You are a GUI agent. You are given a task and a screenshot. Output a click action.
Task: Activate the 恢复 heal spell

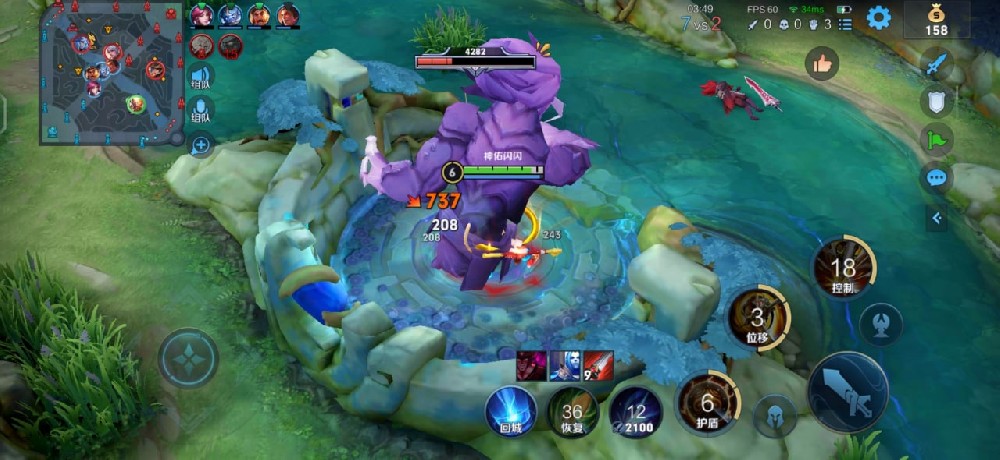pyautogui.click(x=572, y=411)
